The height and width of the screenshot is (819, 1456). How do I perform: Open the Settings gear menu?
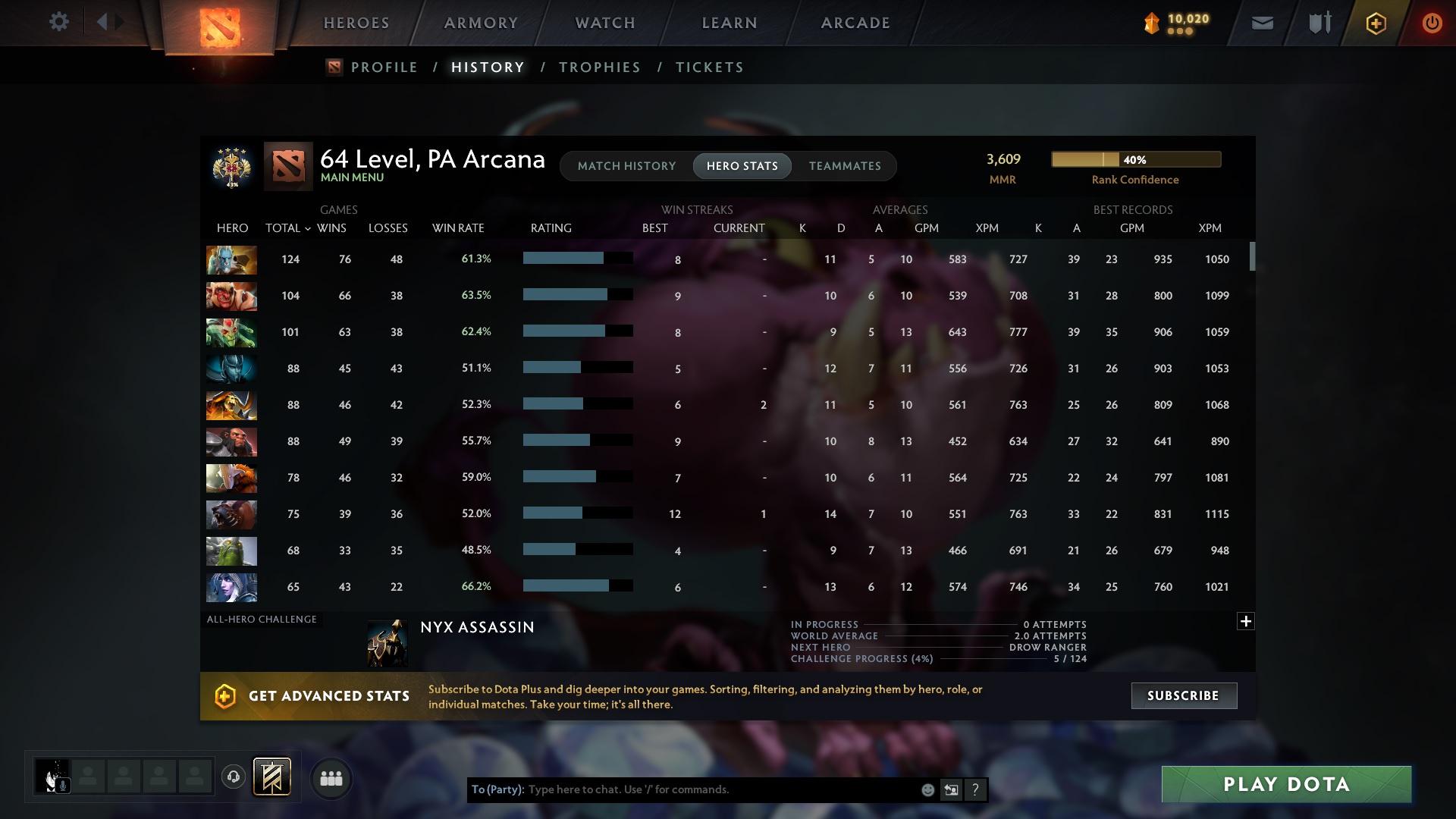point(59,22)
